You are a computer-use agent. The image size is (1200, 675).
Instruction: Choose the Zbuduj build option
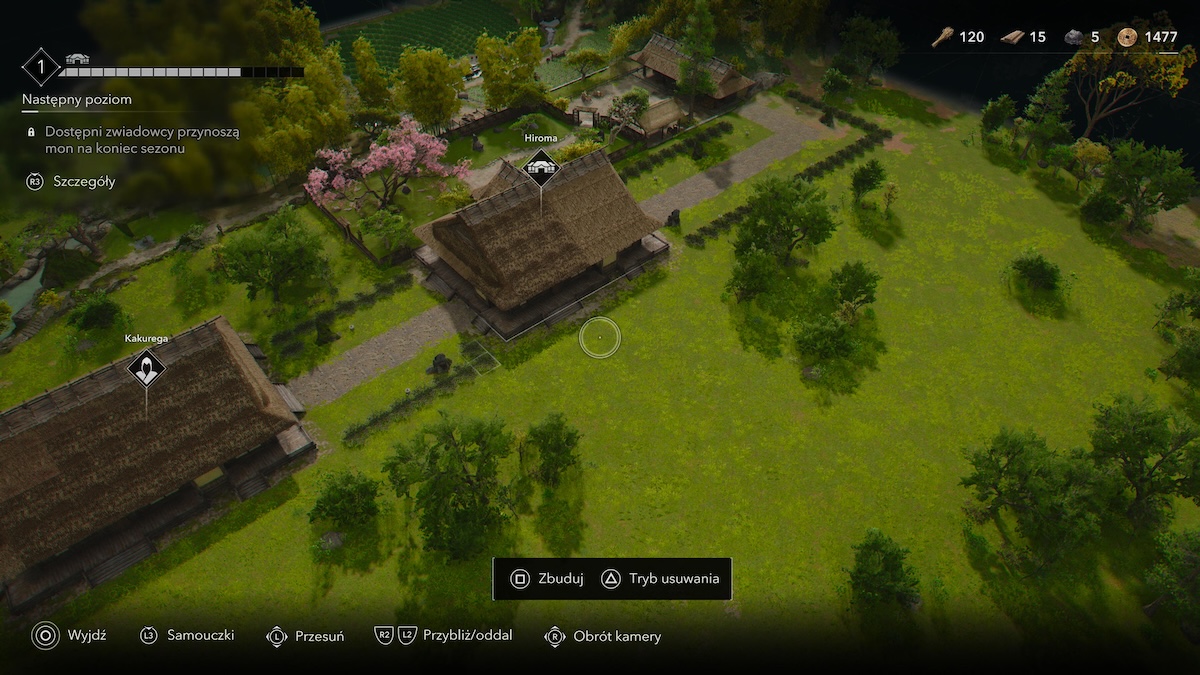click(547, 579)
